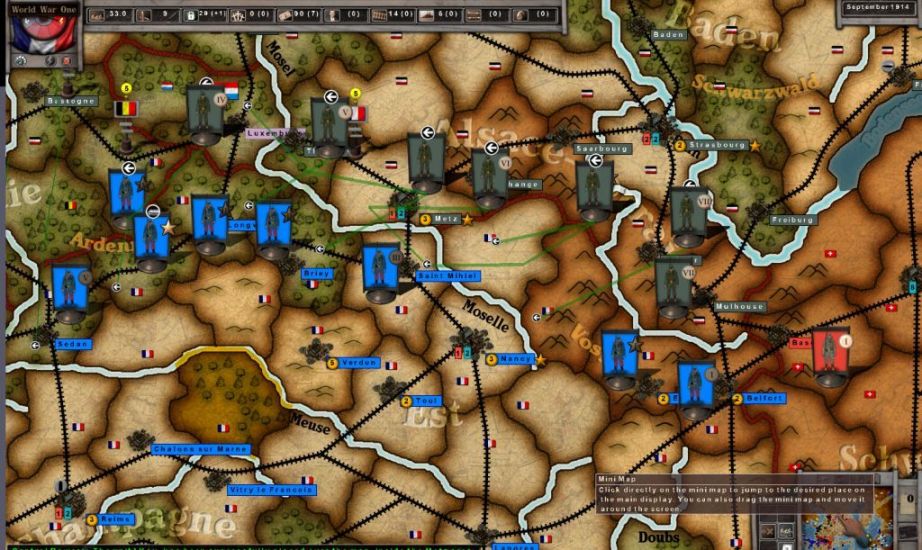The image size is (922, 550).
Task: Open the September 1914 date panel
Action: [x=877, y=7]
